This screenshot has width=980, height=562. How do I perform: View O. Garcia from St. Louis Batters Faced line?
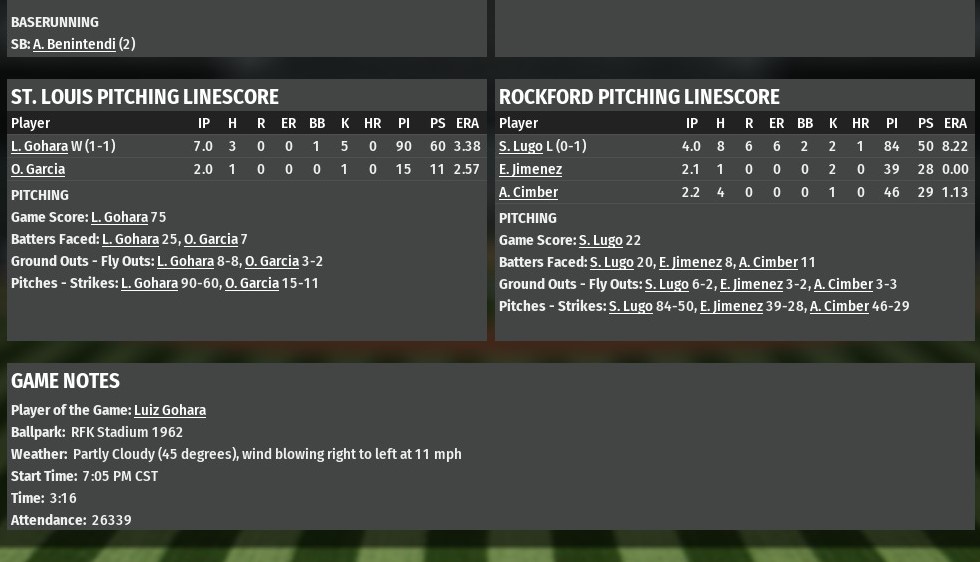click(210, 239)
